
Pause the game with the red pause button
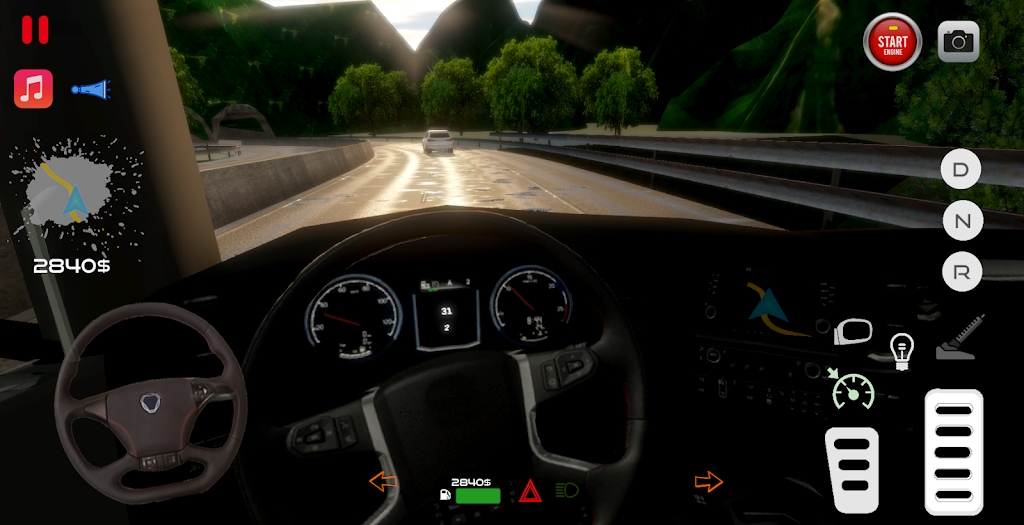[x=35, y=30]
